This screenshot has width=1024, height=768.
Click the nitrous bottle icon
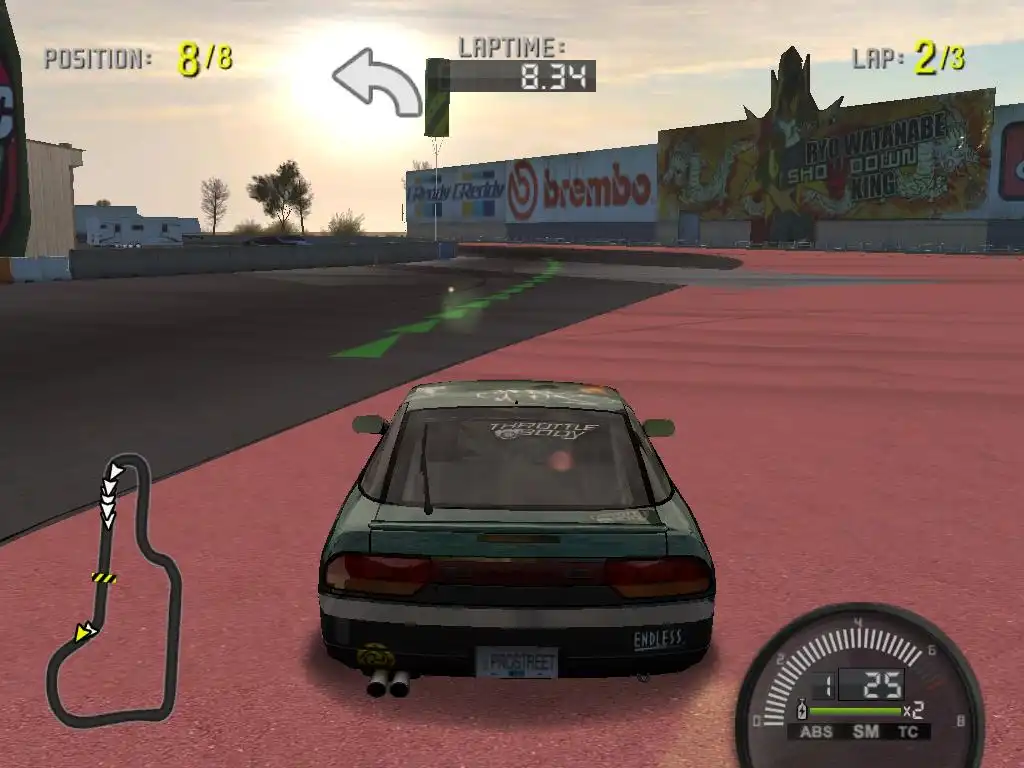click(x=800, y=711)
